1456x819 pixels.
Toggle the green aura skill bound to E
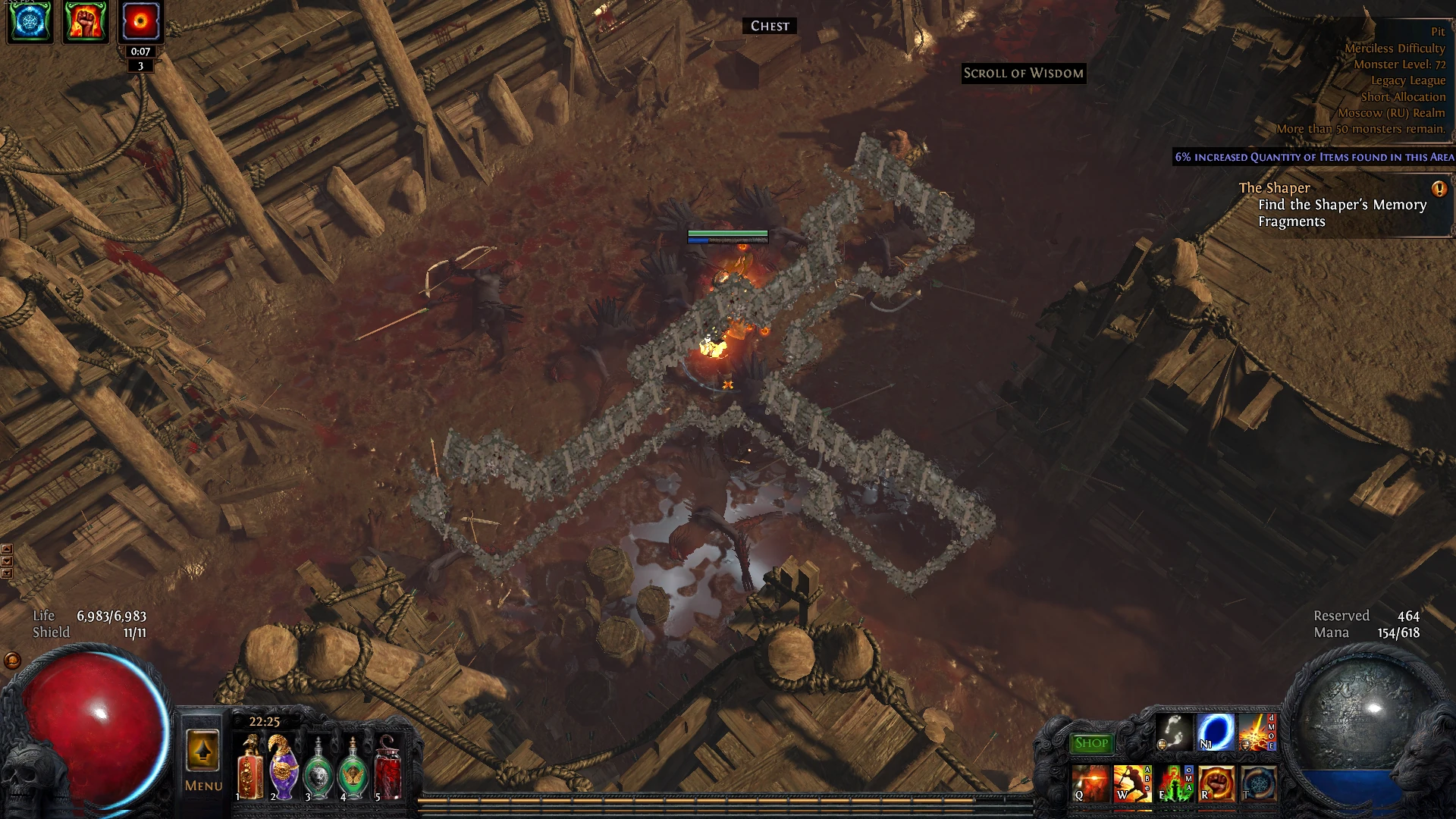(x=1174, y=783)
